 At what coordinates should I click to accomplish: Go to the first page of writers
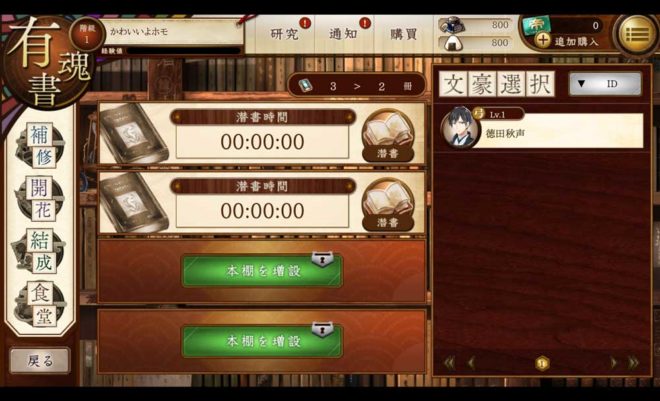click(449, 362)
